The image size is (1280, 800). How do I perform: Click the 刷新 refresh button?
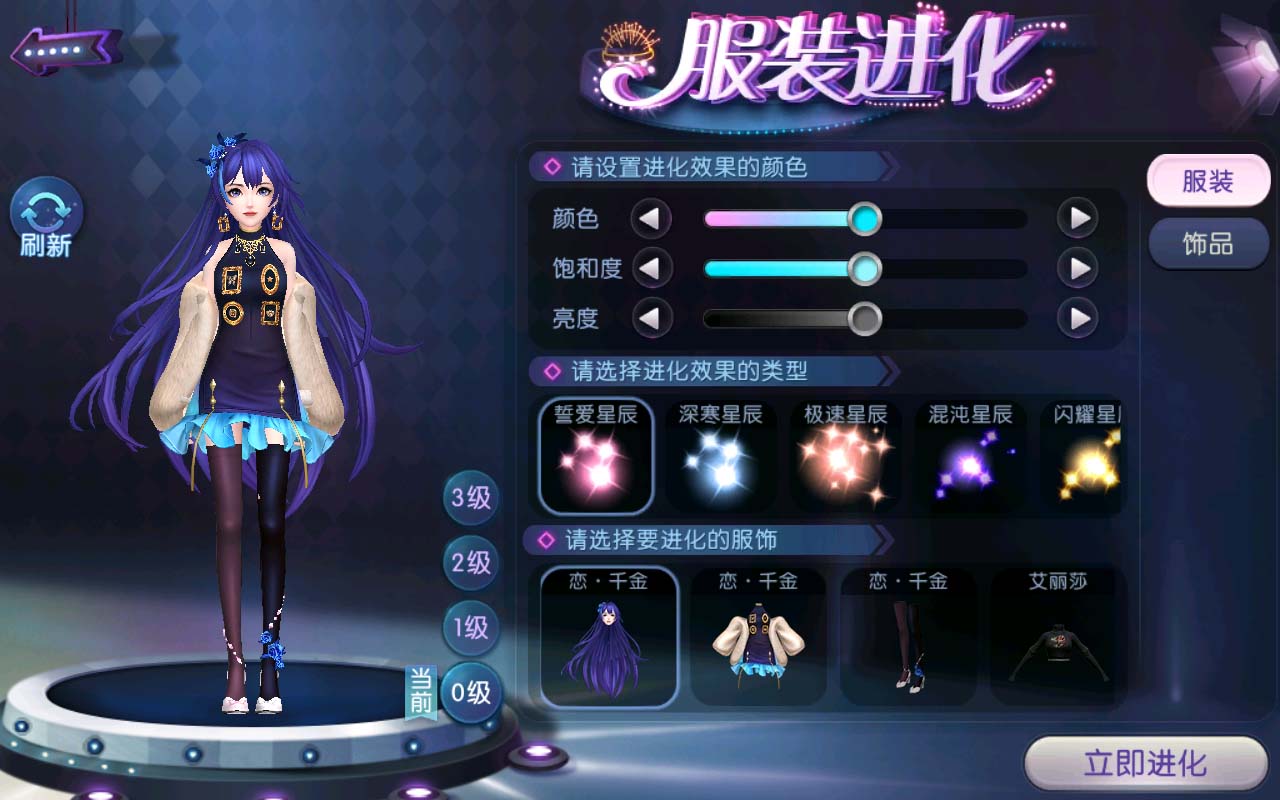[47, 218]
